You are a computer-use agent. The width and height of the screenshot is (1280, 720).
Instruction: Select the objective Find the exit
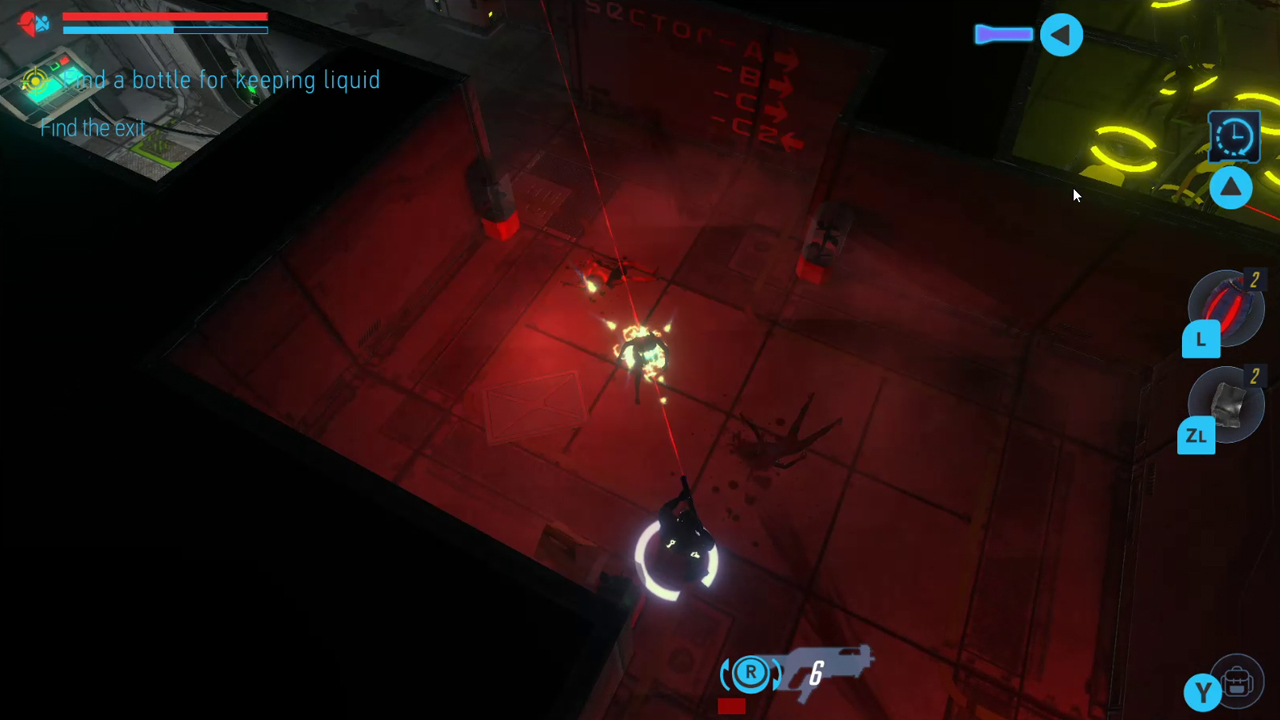coord(92,128)
